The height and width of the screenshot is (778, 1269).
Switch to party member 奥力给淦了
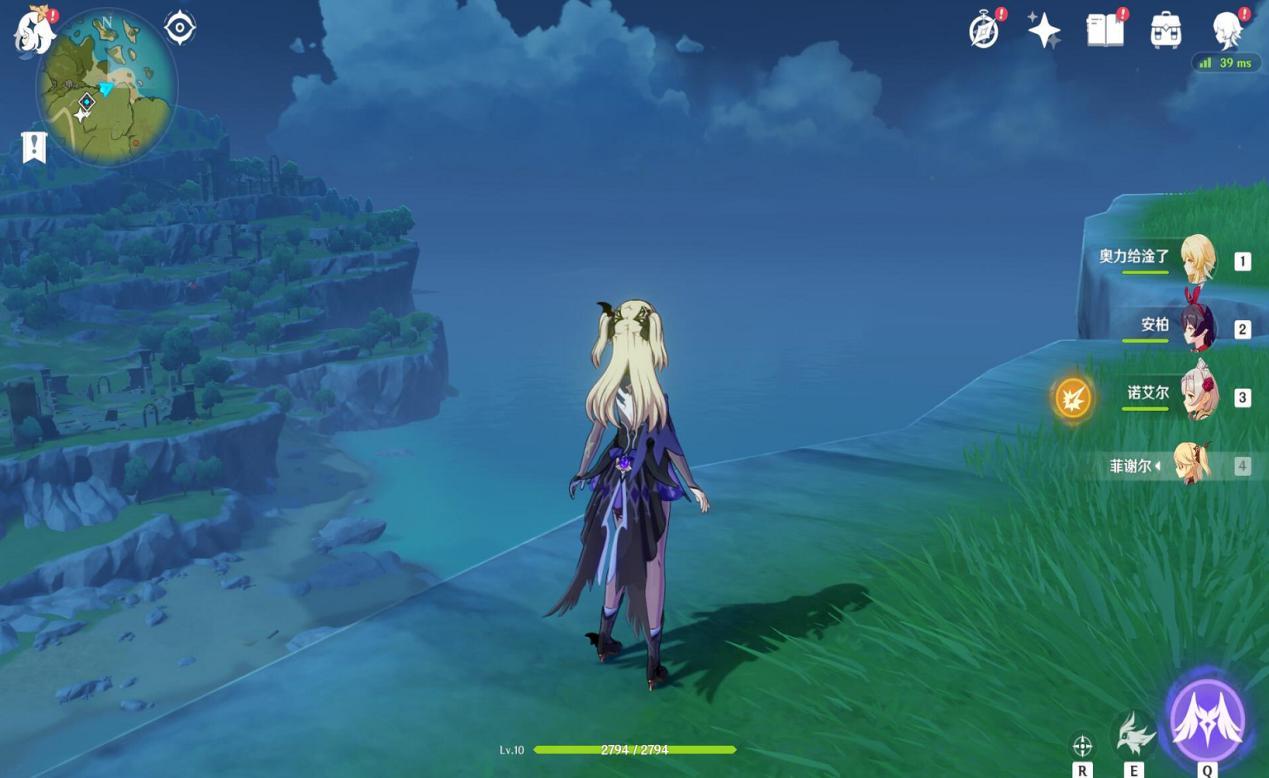coord(1196,259)
